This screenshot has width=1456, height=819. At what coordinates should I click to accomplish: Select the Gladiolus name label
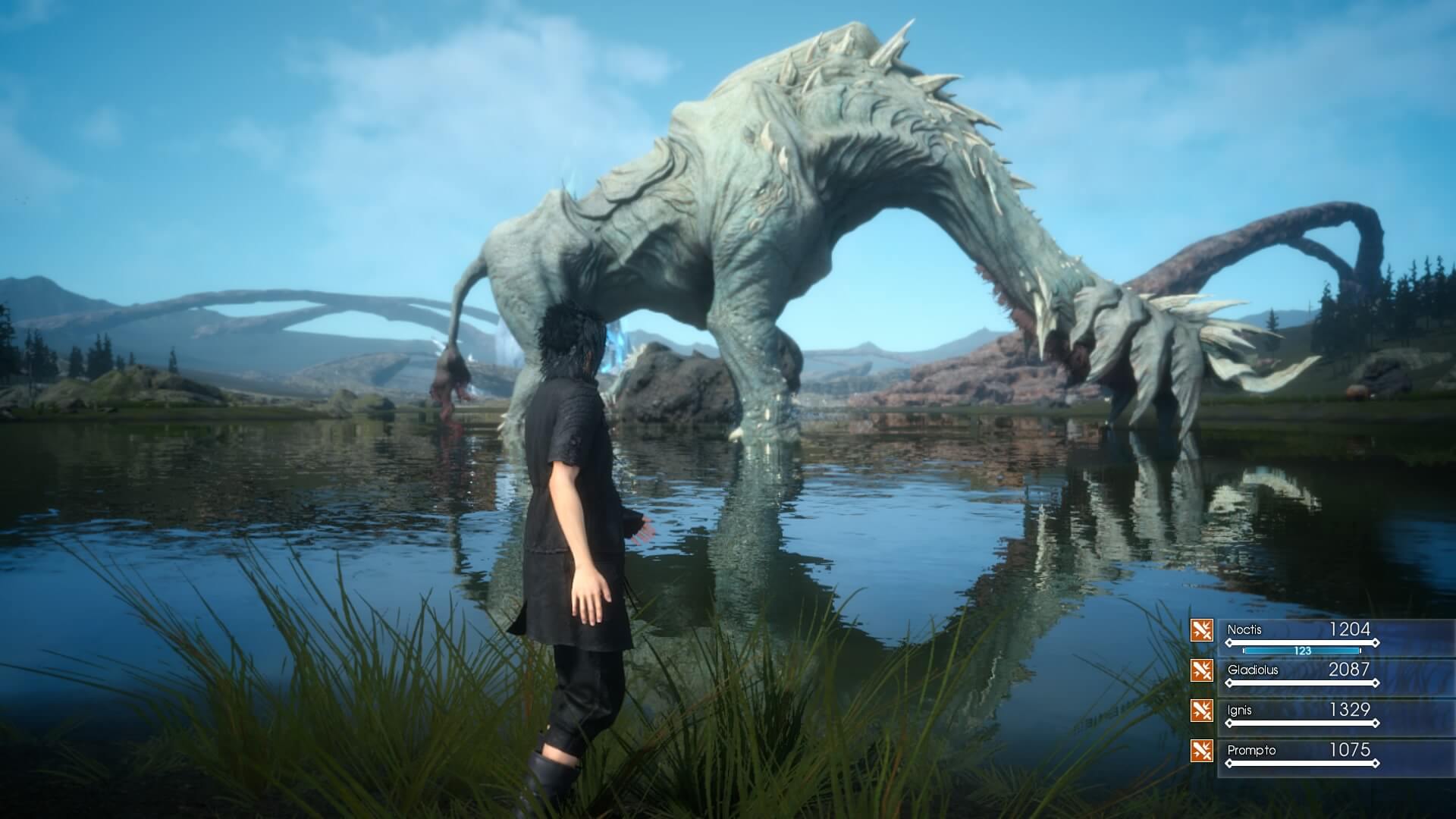pos(1253,670)
